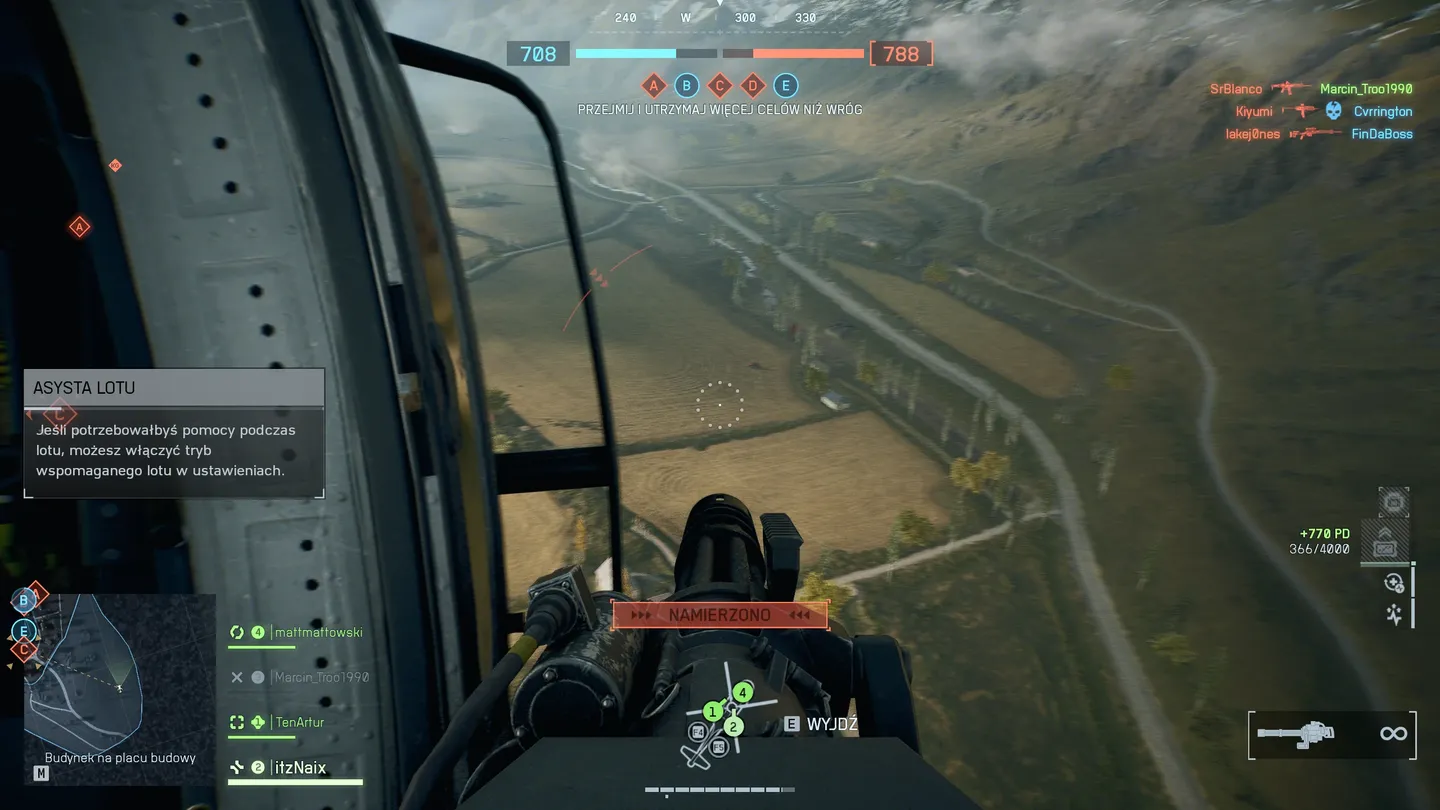Screen dimensions: 1440x810
Task: Select seat 4 on the helicopter diagram
Action: pos(742,692)
